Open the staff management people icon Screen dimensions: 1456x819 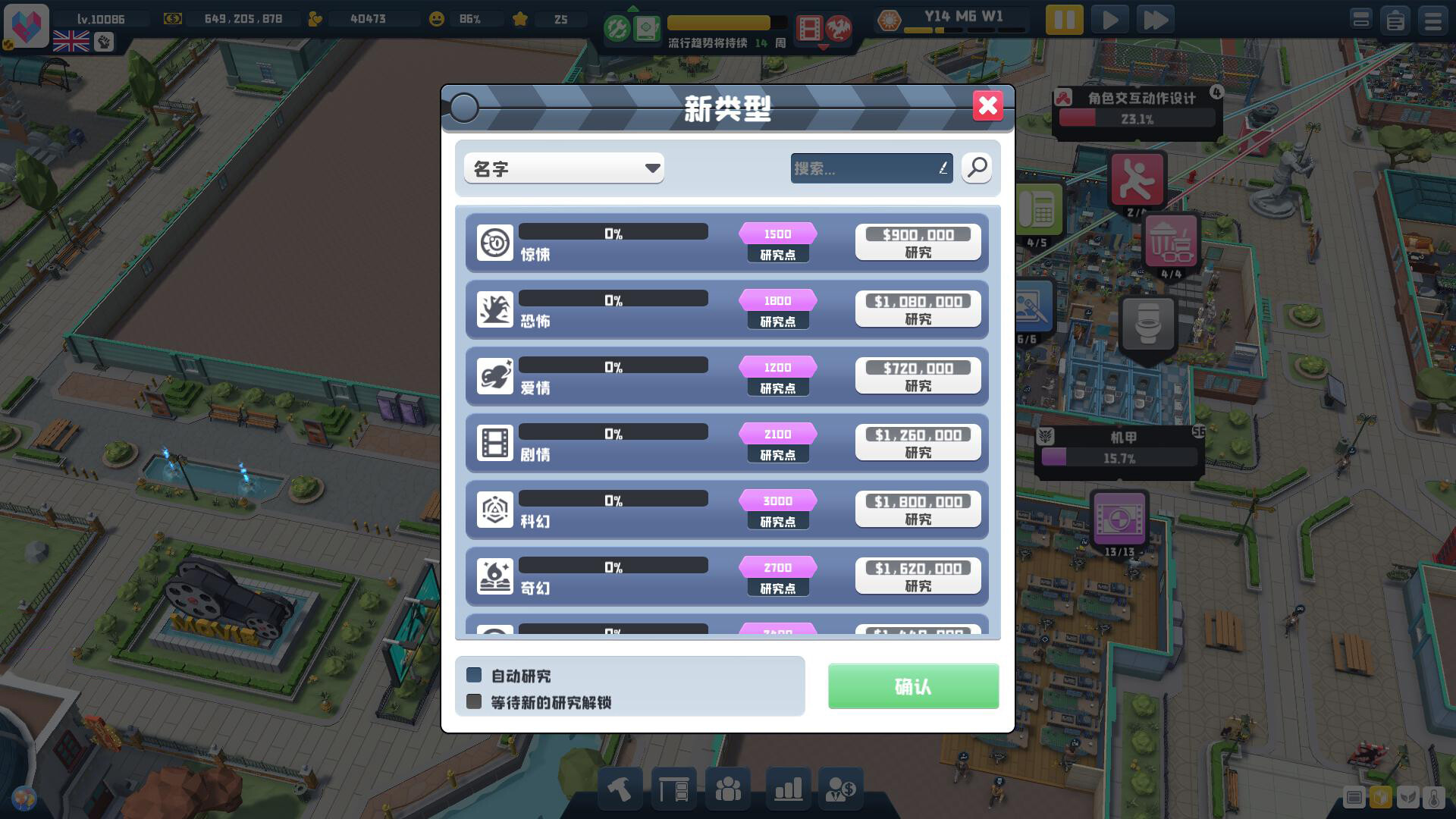point(728,789)
